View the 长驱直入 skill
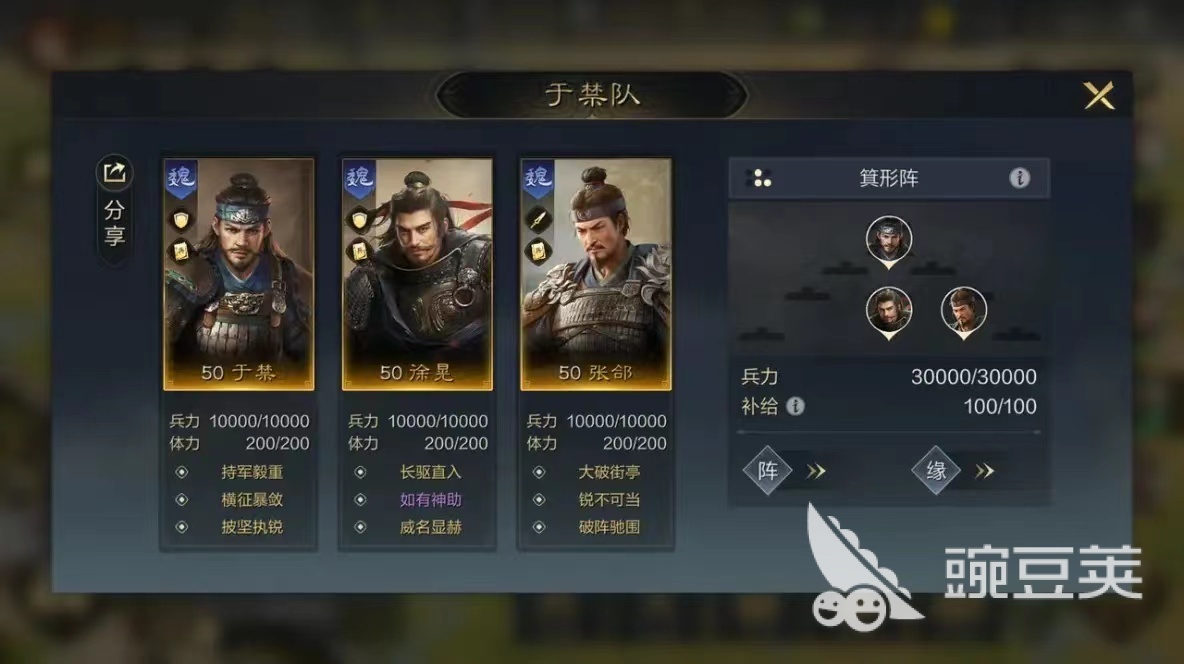This screenshot has height=664, width=1184. coord(430,472)
